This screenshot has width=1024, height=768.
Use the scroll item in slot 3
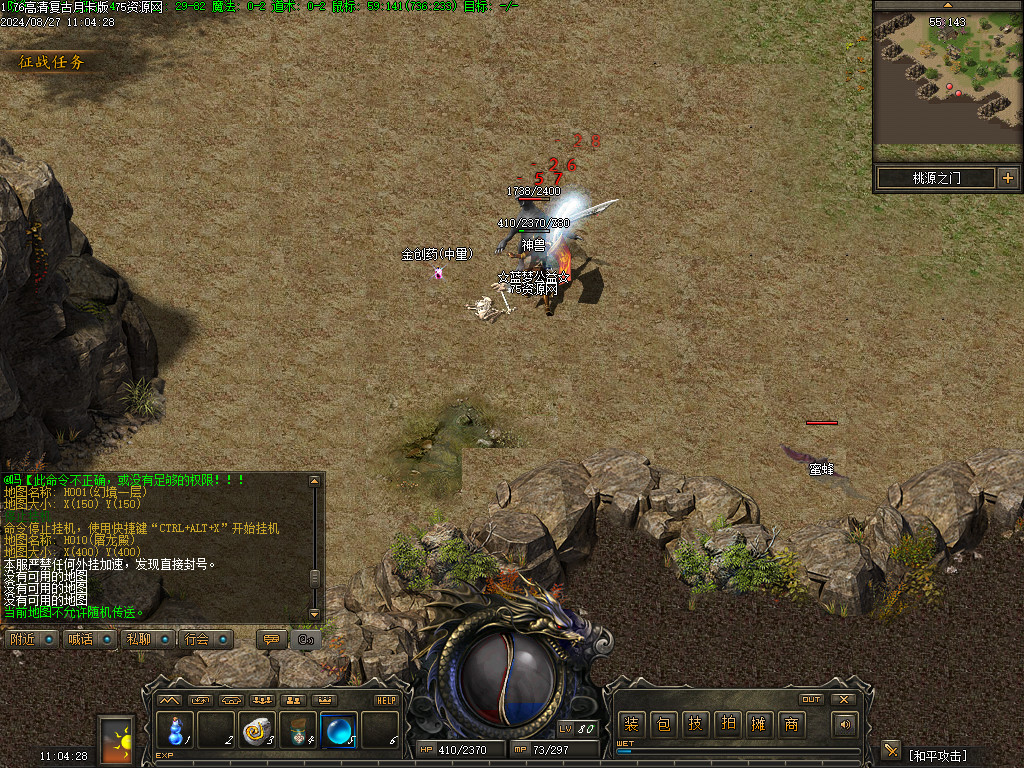[x=257, y=730]
